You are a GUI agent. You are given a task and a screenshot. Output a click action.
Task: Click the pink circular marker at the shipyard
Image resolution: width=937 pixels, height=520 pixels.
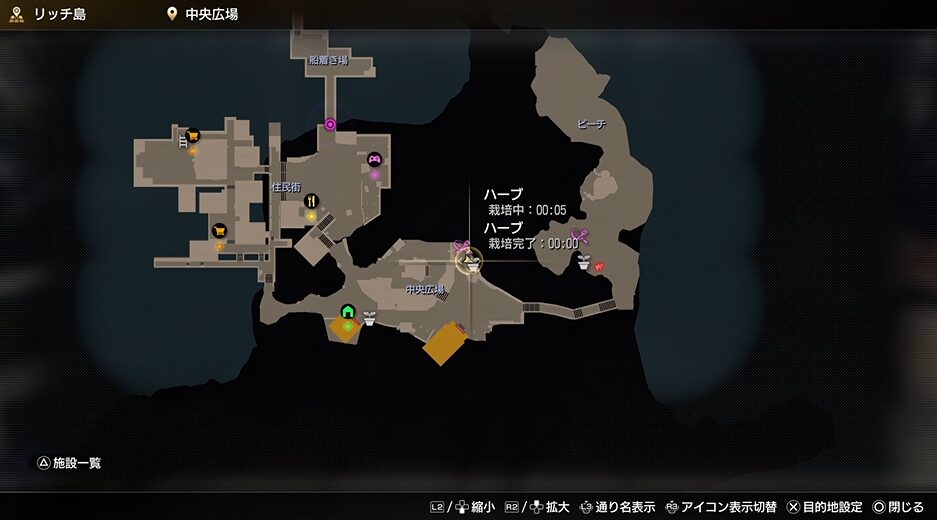point(331,125)
